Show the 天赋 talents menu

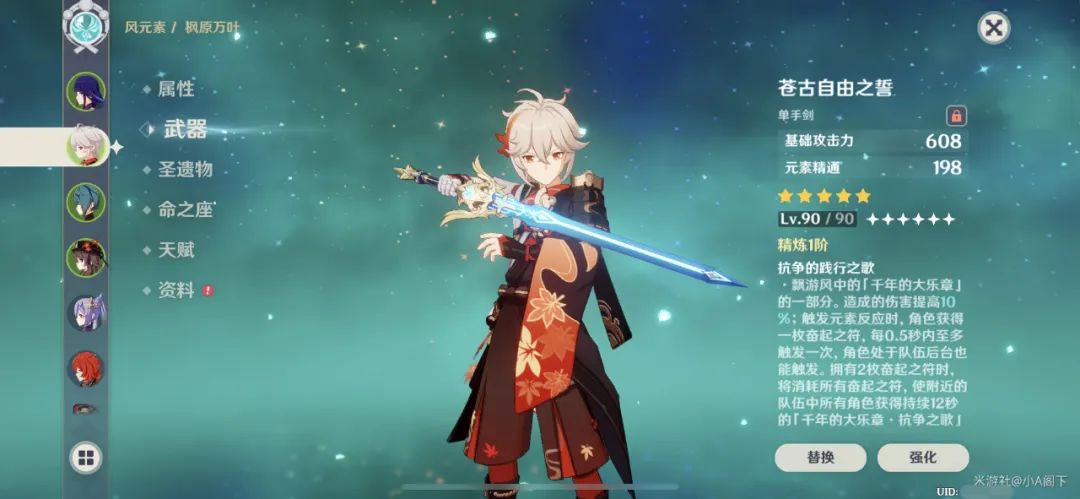point(175,250)
